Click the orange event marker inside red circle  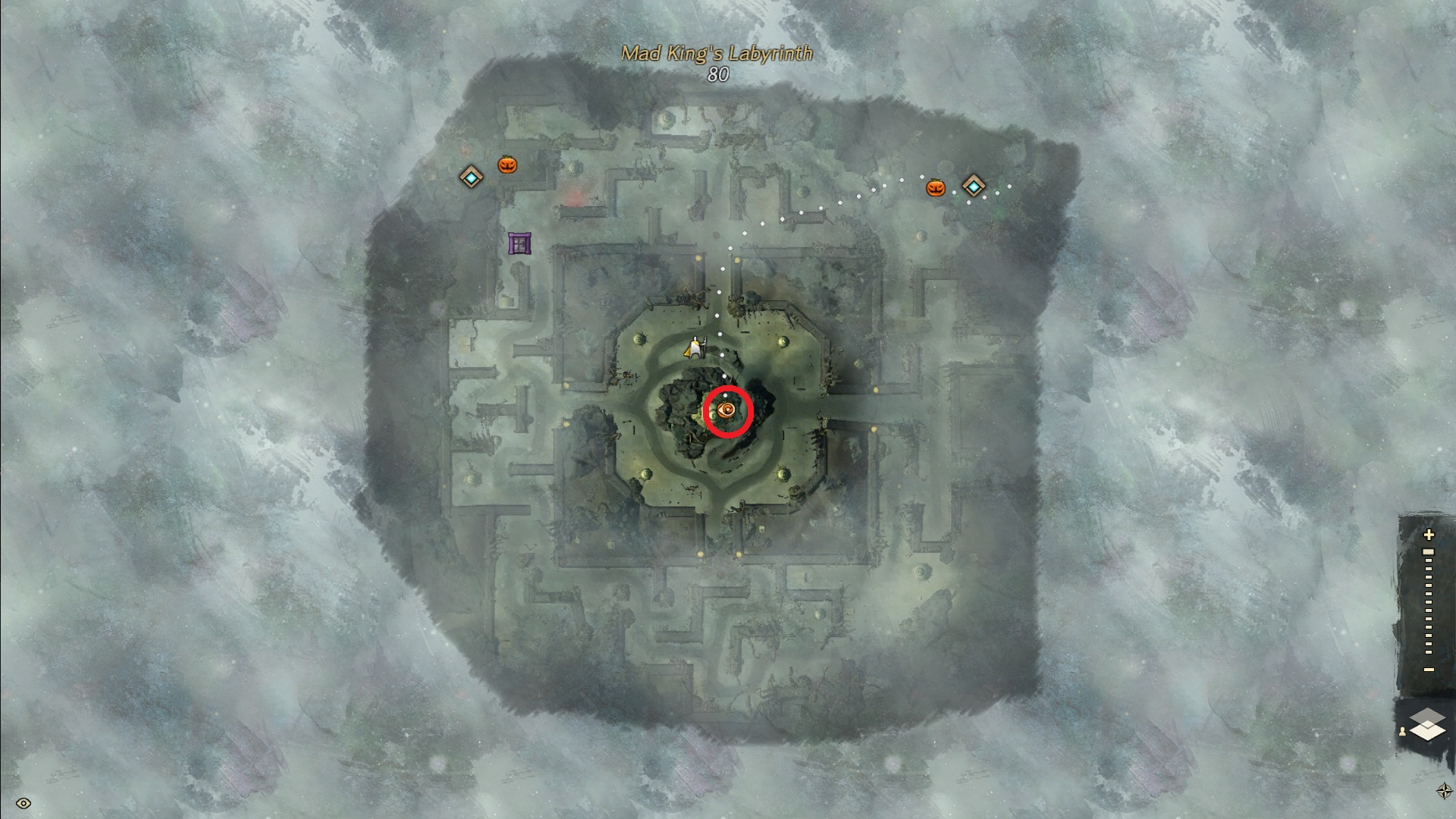pos(727,411)
